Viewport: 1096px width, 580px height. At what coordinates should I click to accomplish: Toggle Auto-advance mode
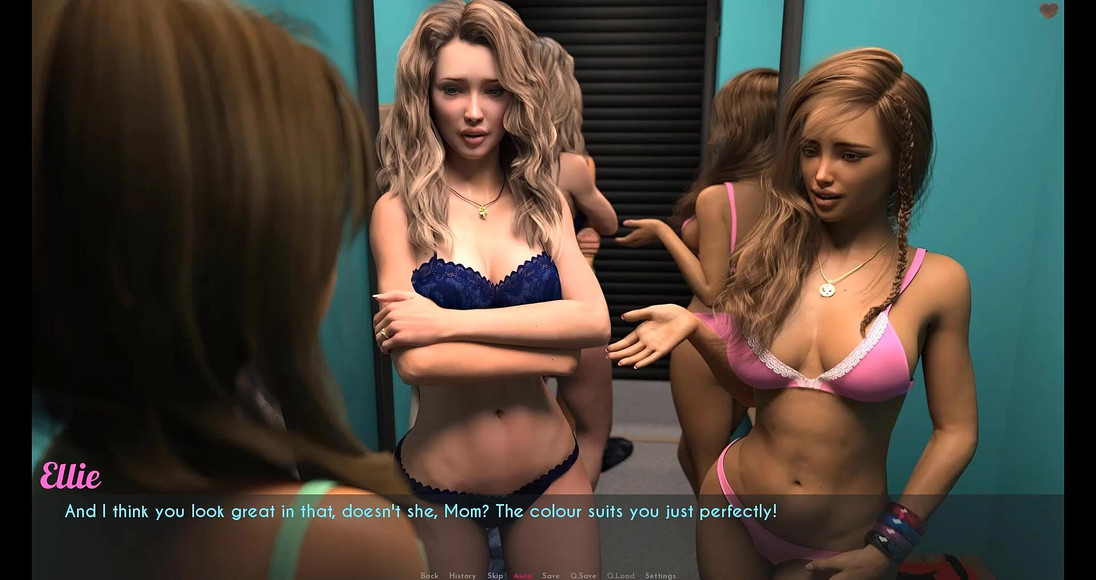pyautogui.click(x=523, y=575)
